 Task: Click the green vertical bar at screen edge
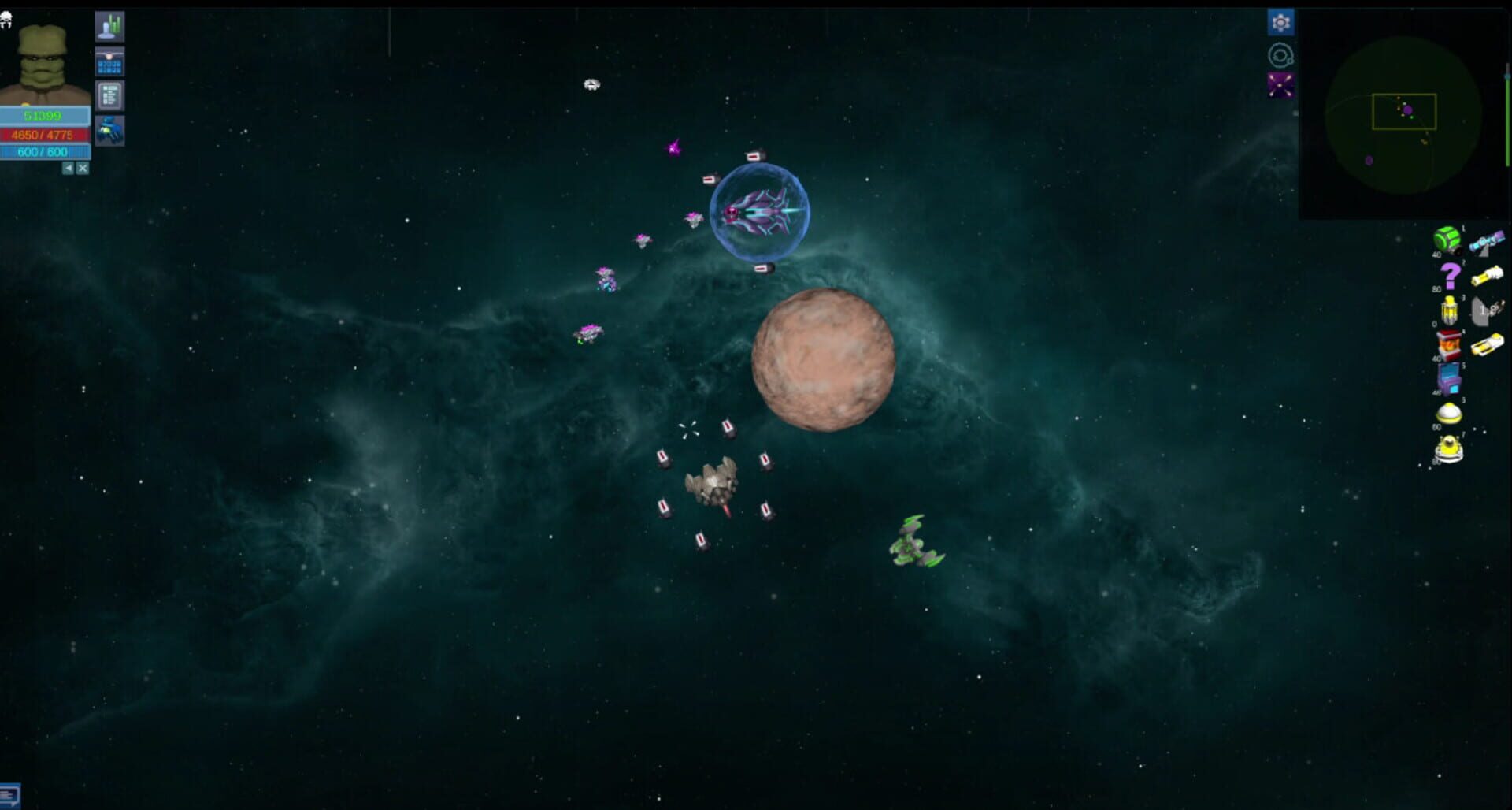[1506, 118]
